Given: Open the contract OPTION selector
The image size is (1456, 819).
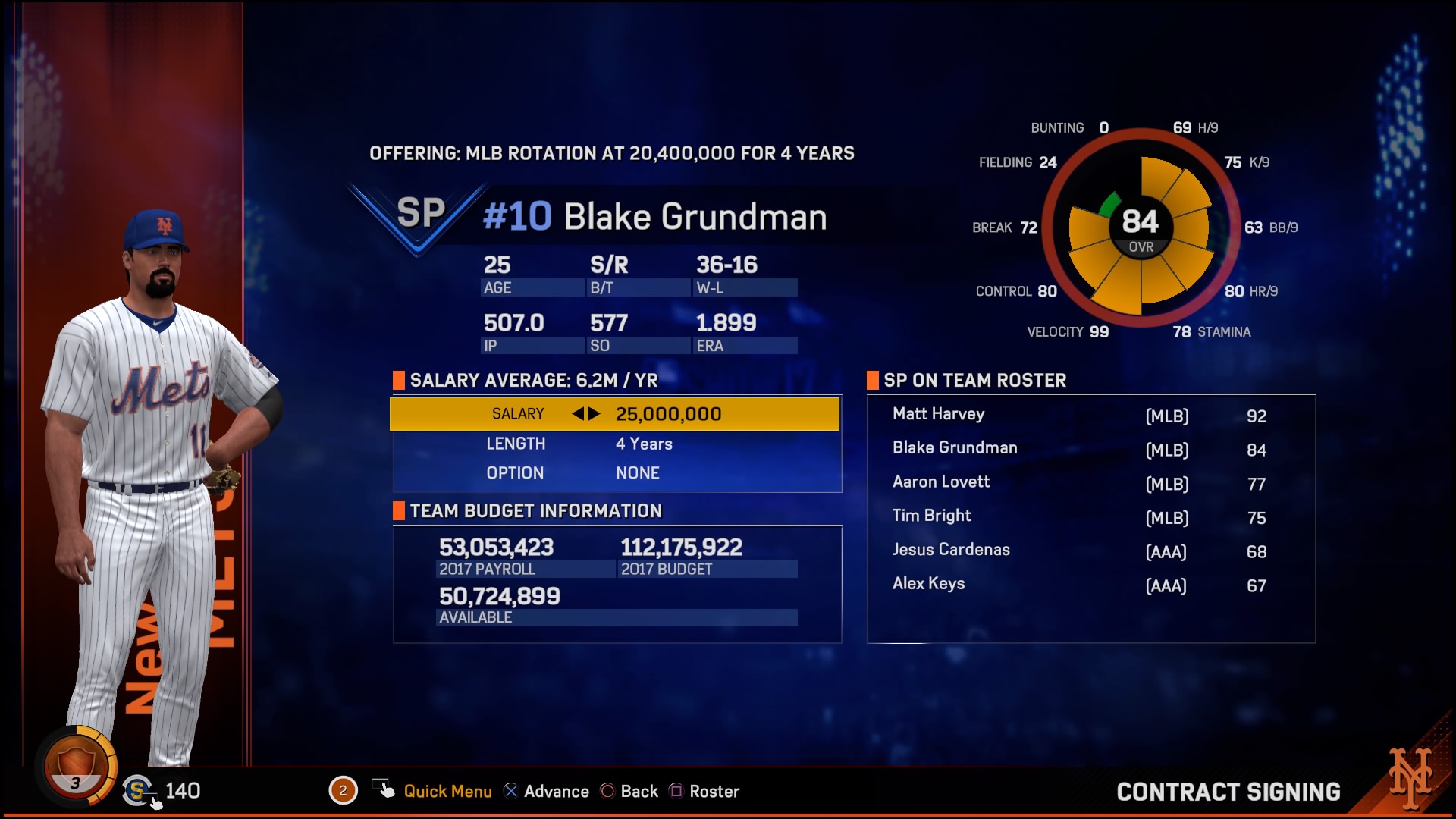Looking at the screenshot, I should point(617,473).
